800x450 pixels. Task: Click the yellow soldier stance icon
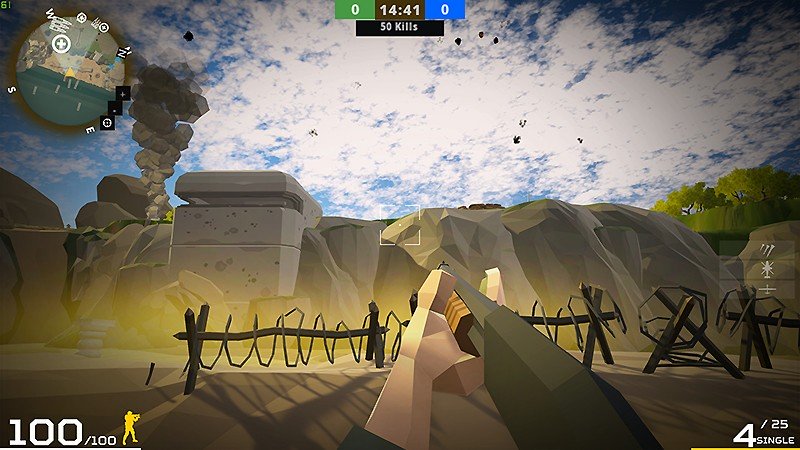[x=130, y=428]
